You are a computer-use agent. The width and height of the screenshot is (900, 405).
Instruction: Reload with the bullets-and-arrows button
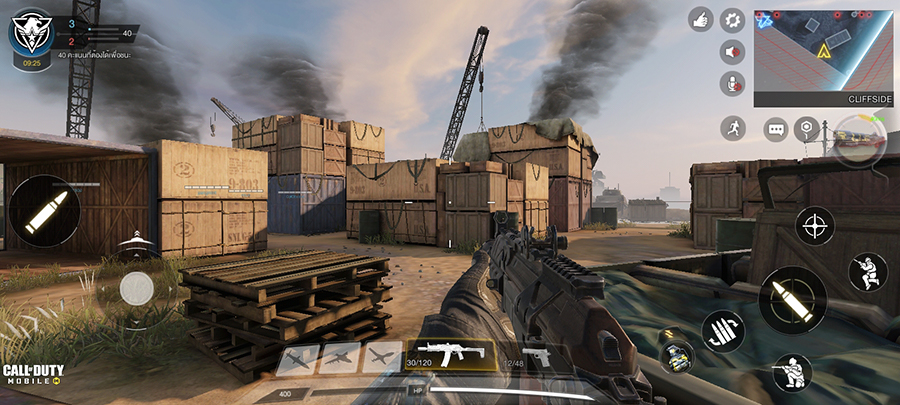(x=722, y=331)
